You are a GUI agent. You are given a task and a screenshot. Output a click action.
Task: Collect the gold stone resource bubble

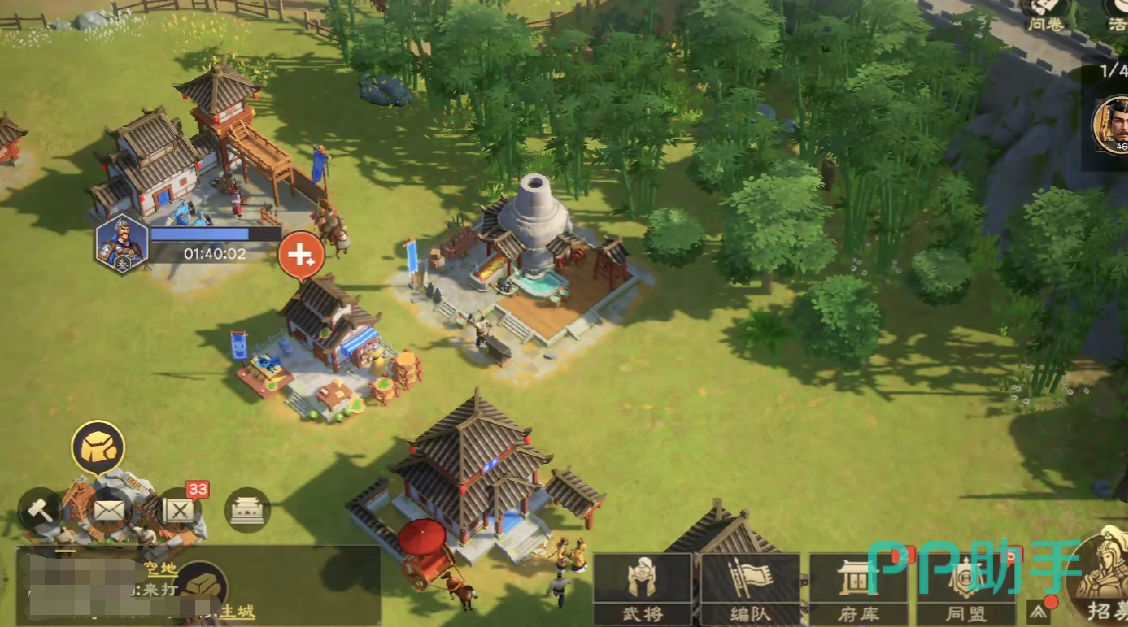(98, 446)
